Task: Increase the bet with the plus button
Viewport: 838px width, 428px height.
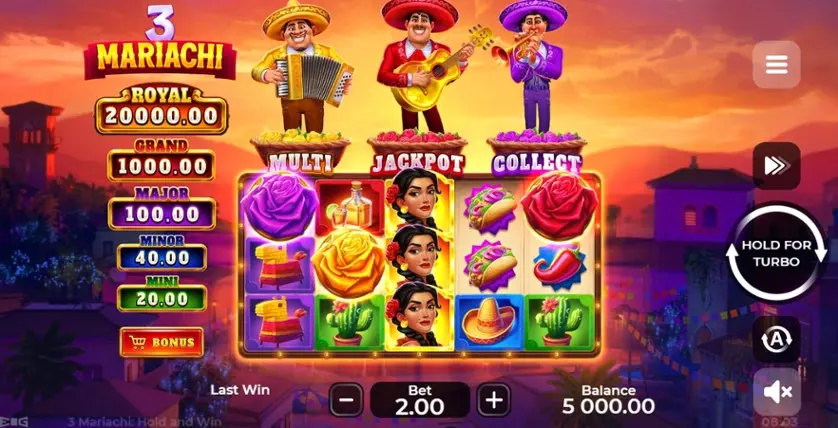Action: [x=493, y=401]
